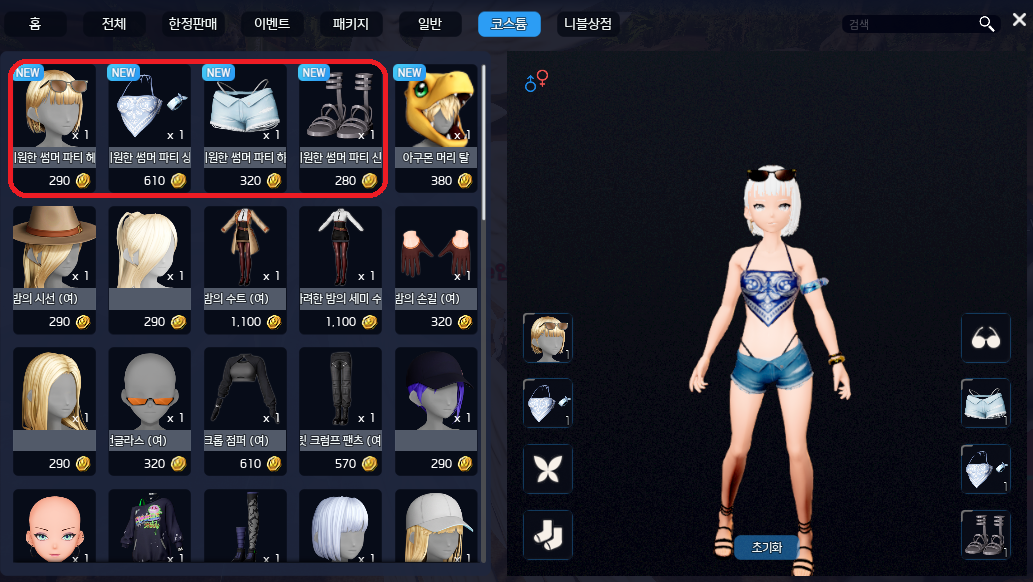Reset the preview with 초기화 button
The height and width of the screenshot is (582, 1033).
click(768, 547)
